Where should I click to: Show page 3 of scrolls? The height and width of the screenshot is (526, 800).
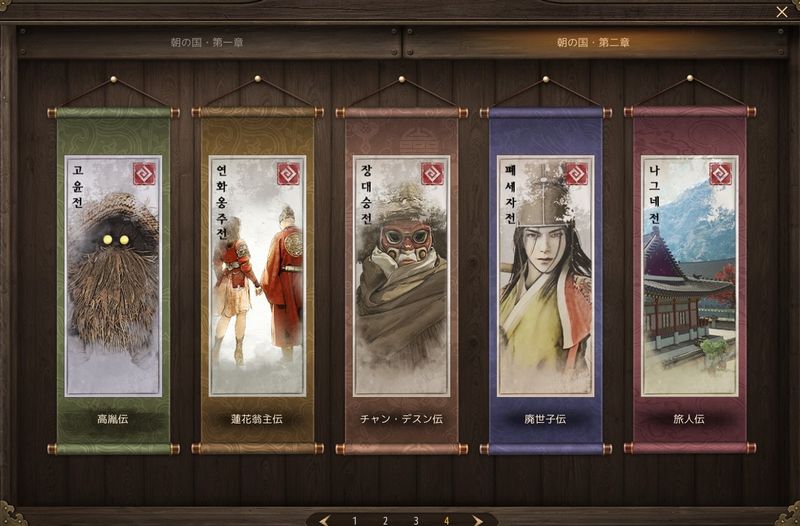point(416,520)
